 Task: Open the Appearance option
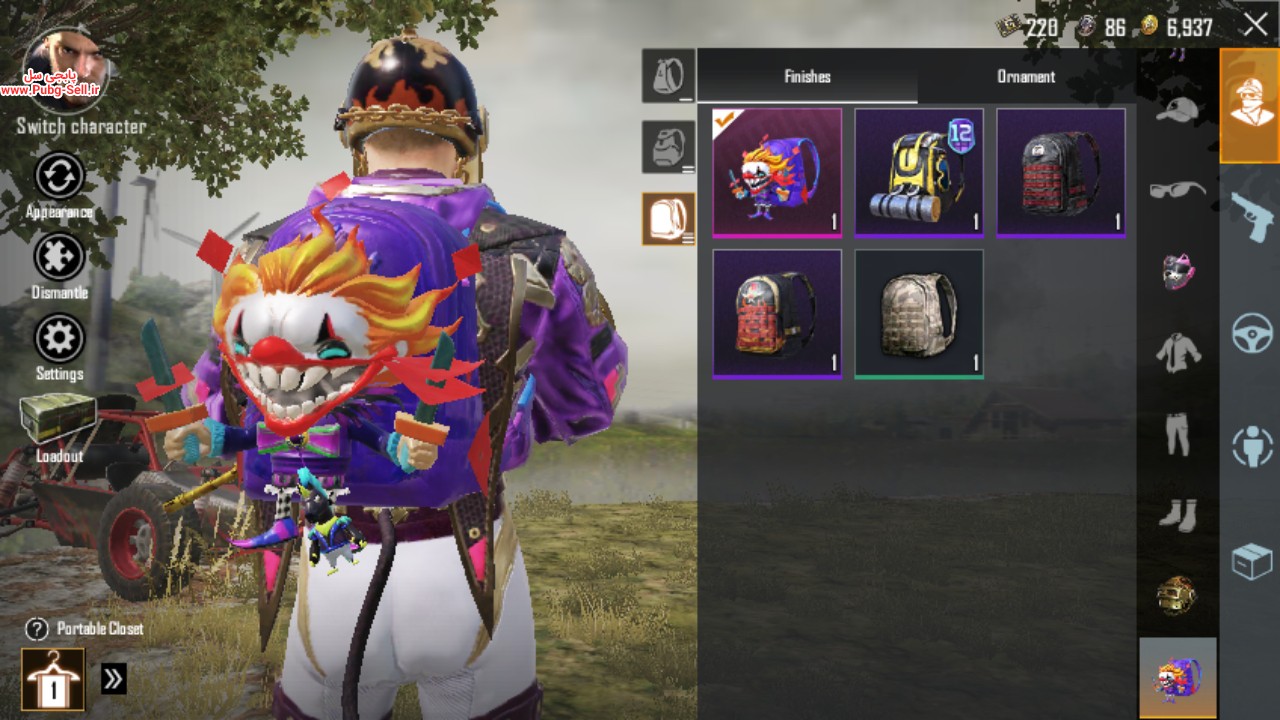tap(59, 178)
